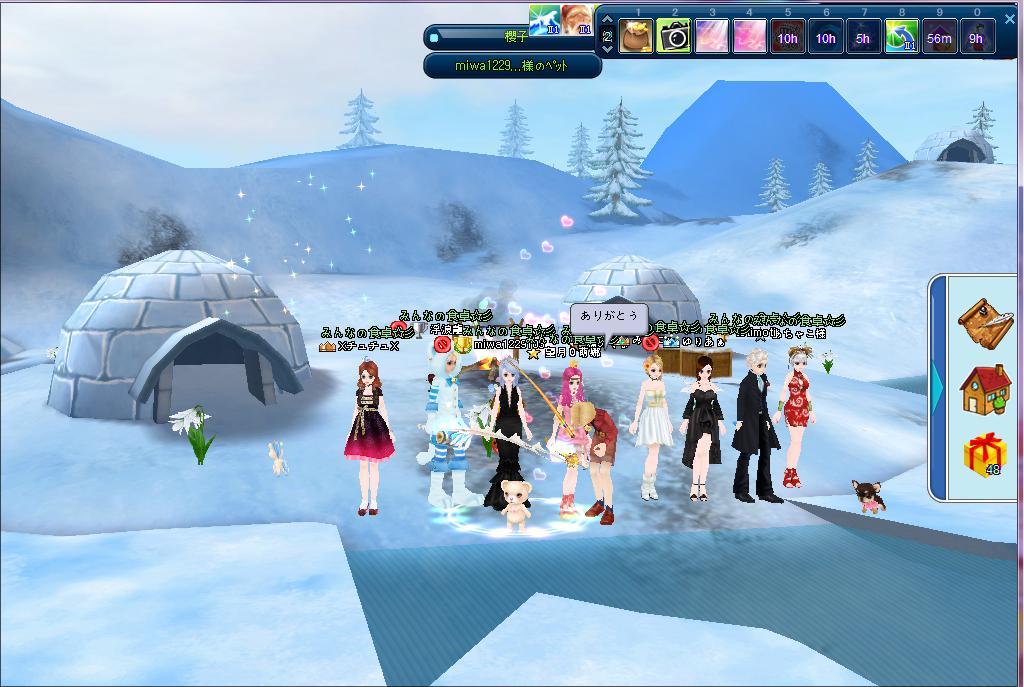Click the 櫻子 pet name bar

[x=513, y=37]
